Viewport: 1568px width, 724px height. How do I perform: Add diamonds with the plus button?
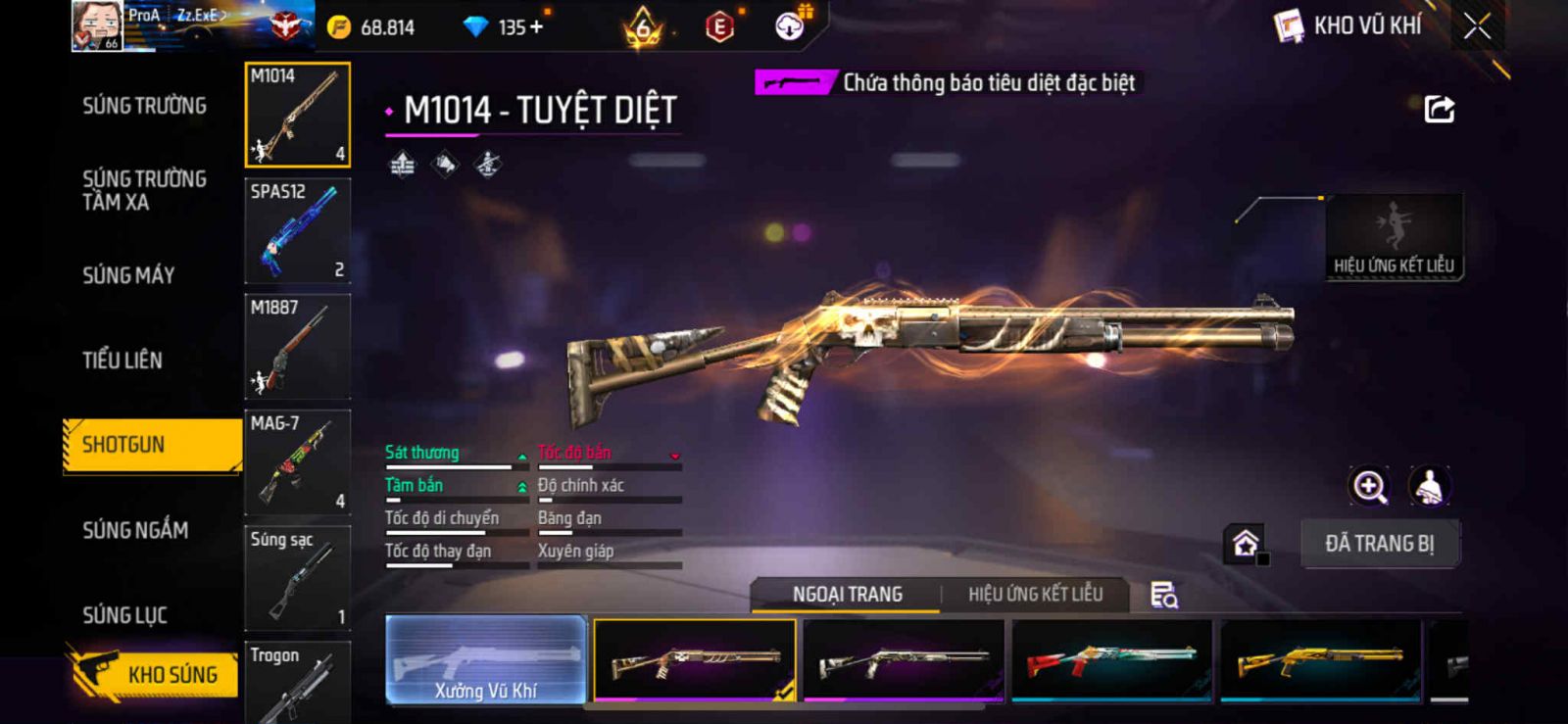point(536,27)
